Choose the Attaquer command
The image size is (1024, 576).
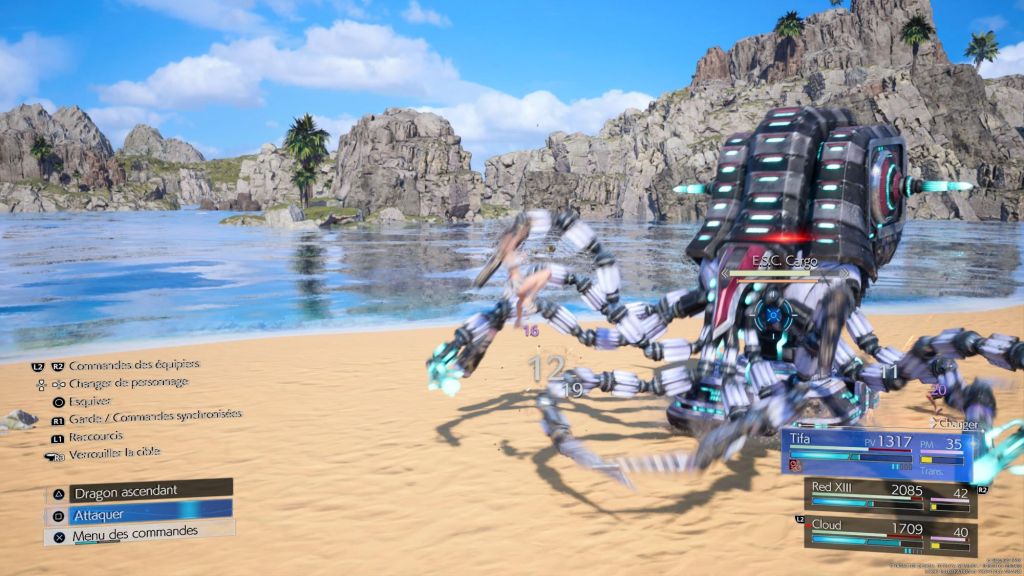pyautogui.click(x=138, y=513)
